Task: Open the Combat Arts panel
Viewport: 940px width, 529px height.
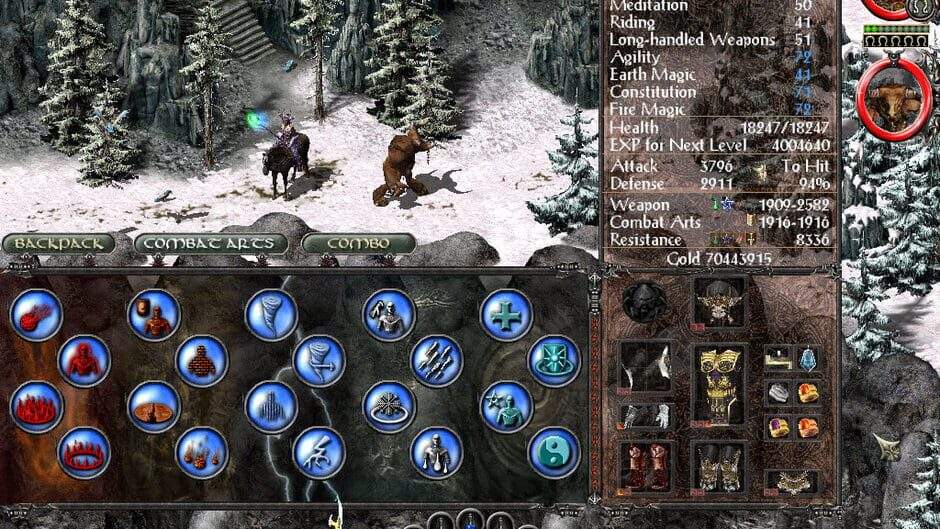Action: (x=211, y=244)
